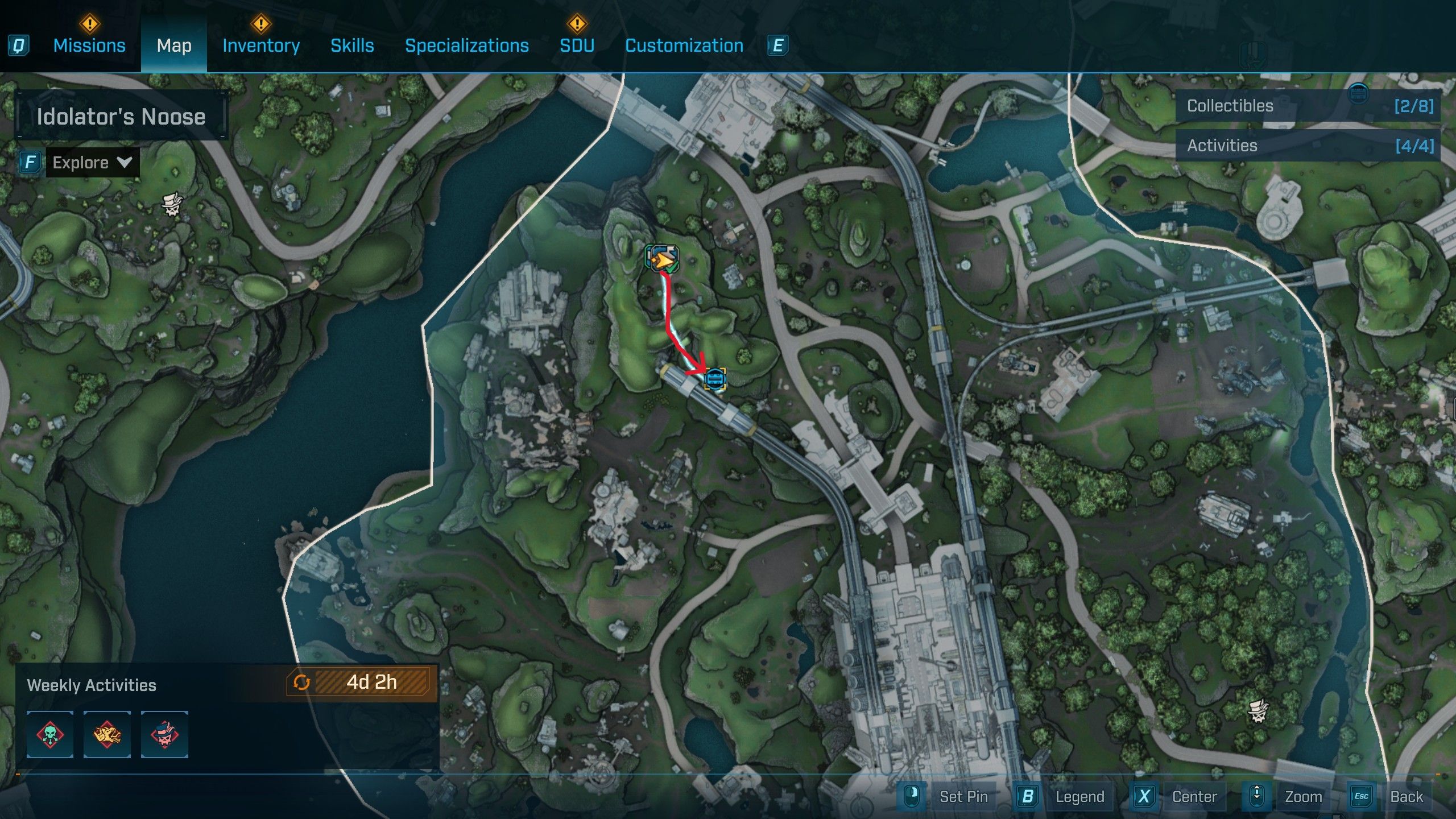The height and width of the screenshot is (819, 1456).
Task: Go to the Specializations tab
Action: tap(466, 45)
